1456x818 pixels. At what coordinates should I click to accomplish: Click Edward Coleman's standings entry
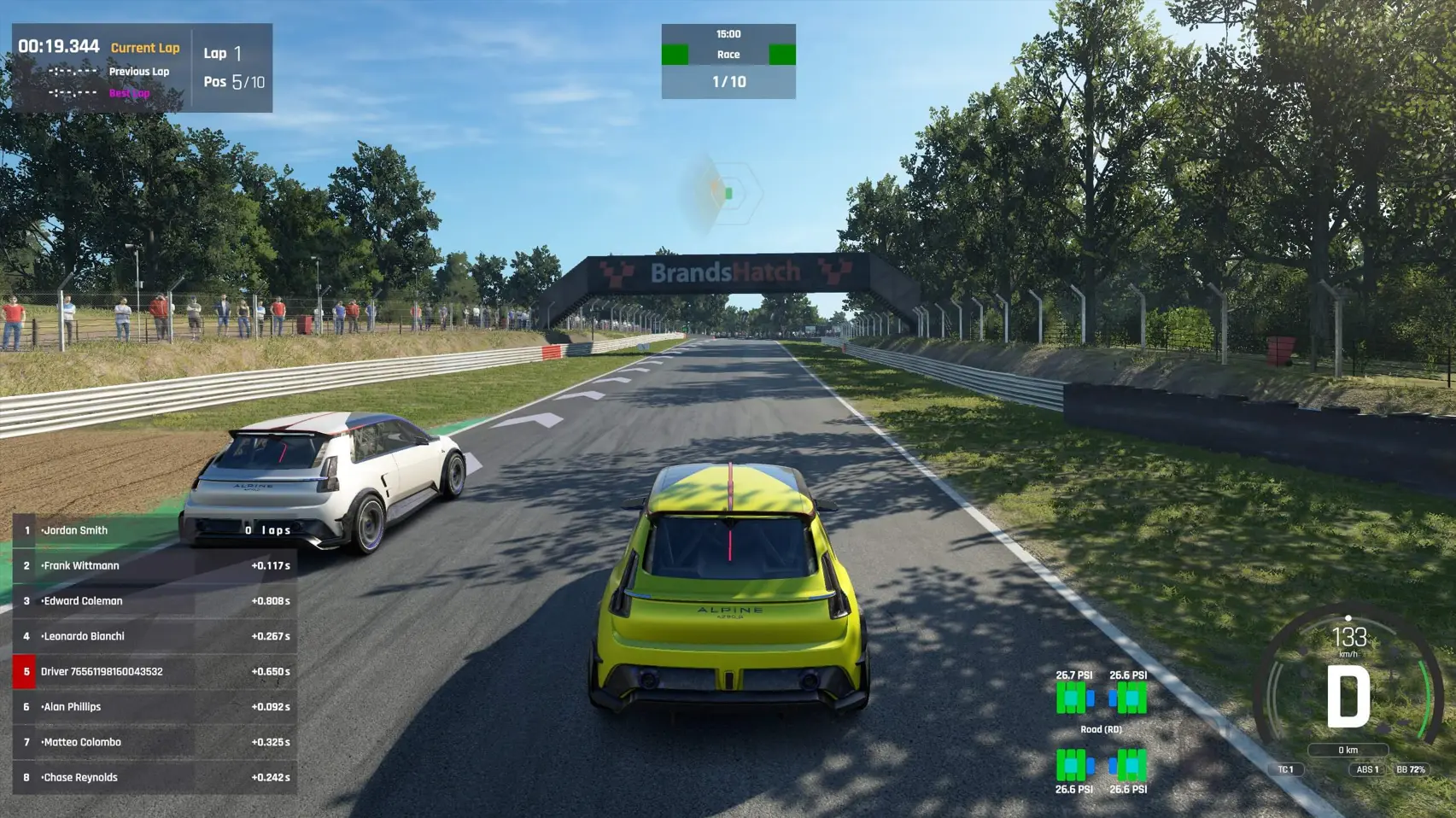[154, 601]
